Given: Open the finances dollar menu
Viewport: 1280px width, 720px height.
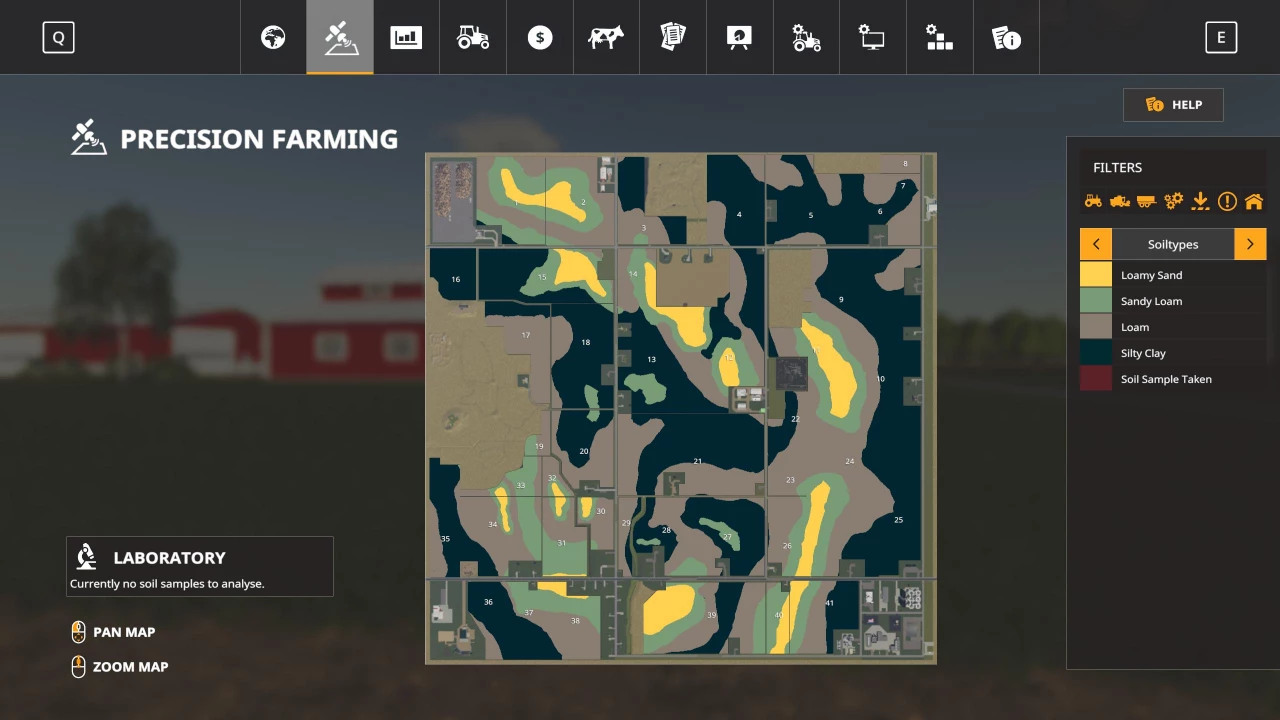Looking at the screenshot, I should tap(539, 37).
